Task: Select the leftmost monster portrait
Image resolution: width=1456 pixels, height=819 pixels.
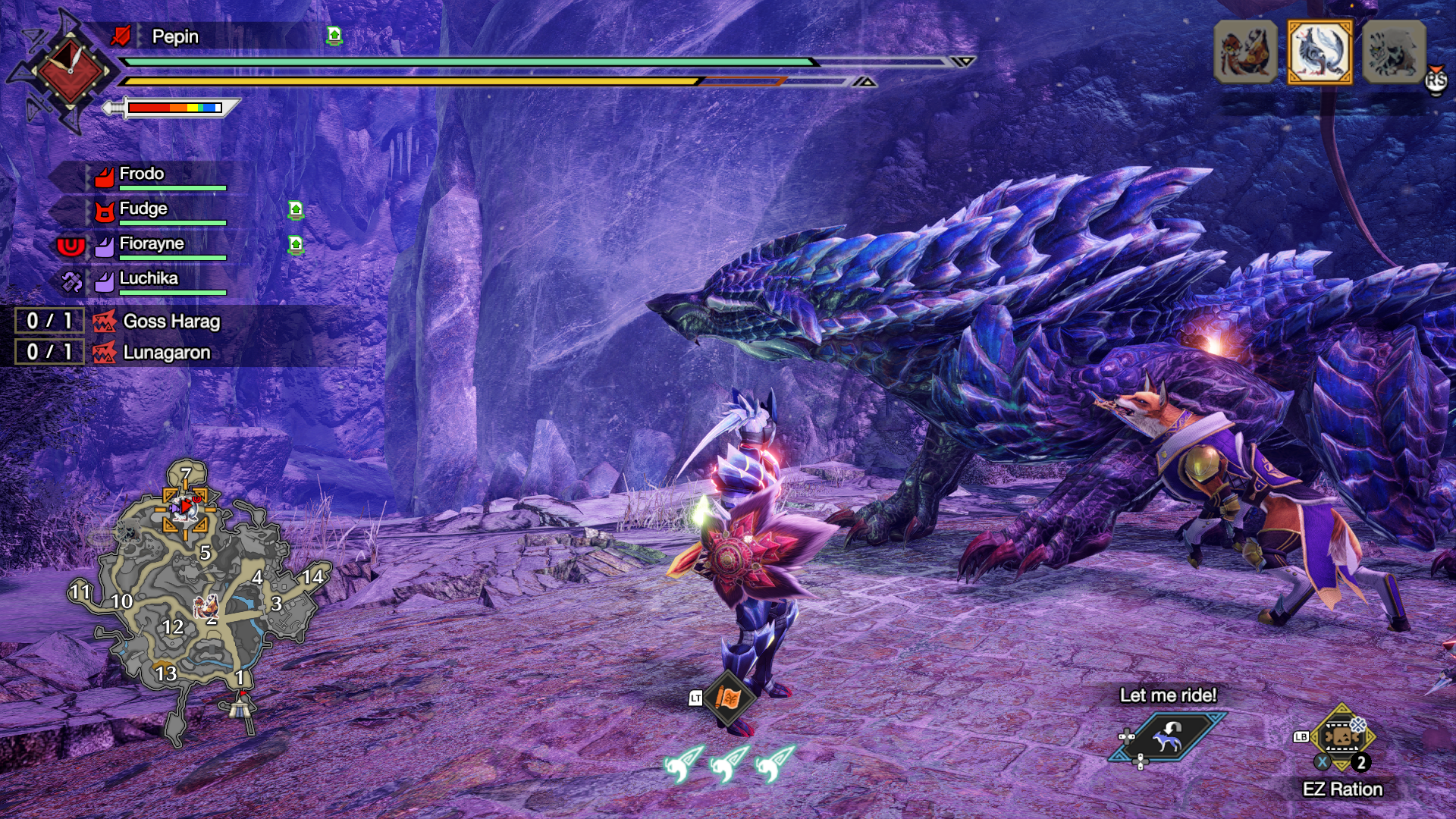Action: point(1245,52)
